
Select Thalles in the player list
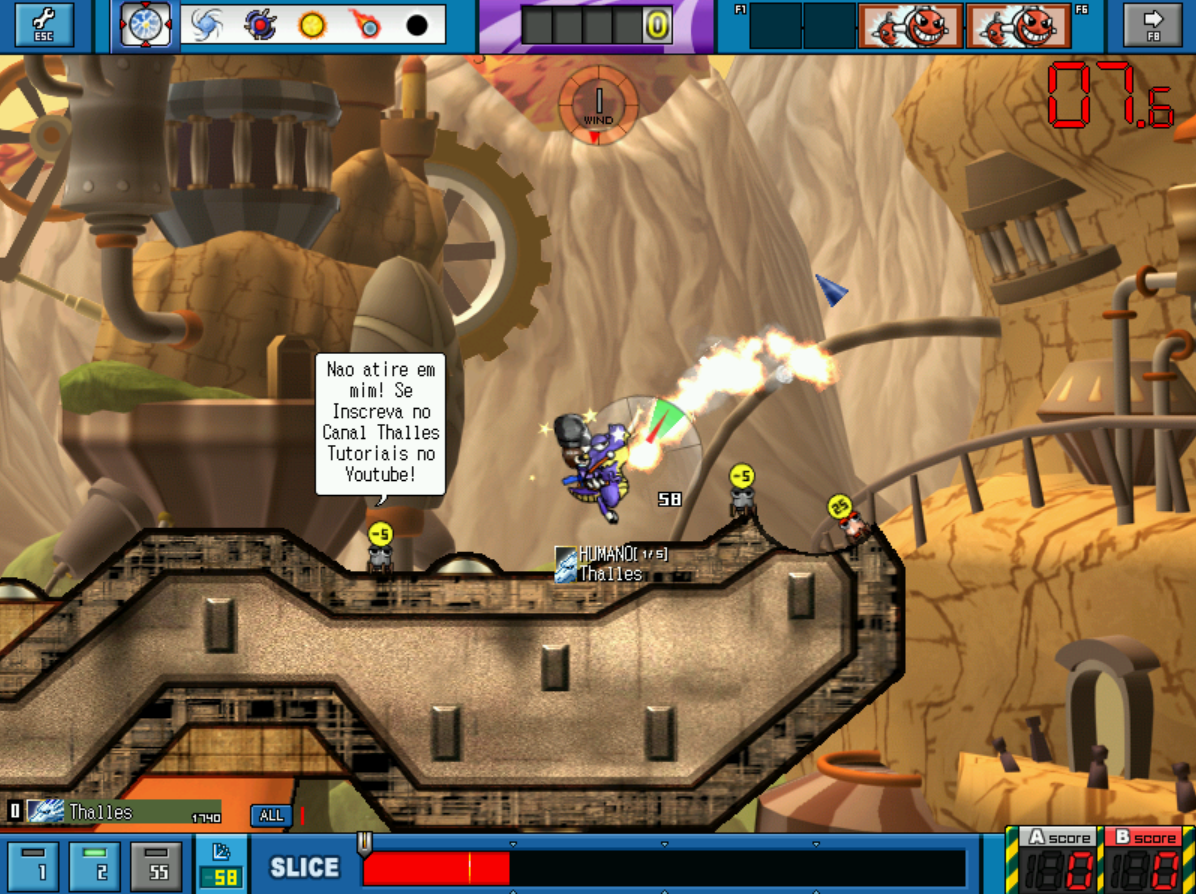[110, 811]
